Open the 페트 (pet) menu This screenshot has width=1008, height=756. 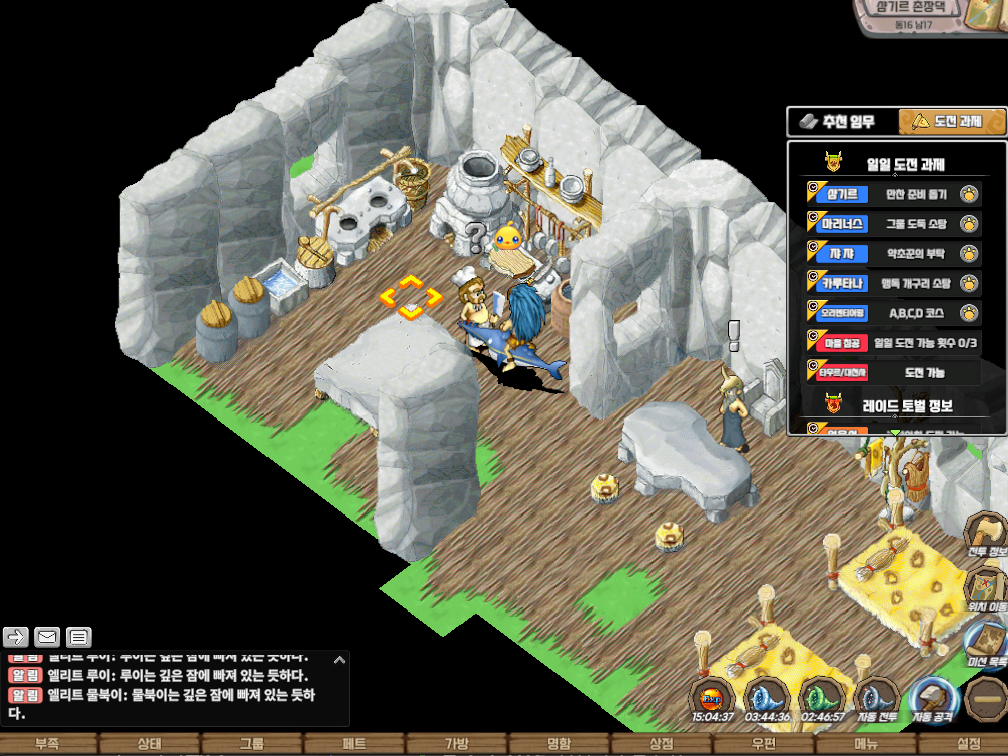tap(354, 744)
